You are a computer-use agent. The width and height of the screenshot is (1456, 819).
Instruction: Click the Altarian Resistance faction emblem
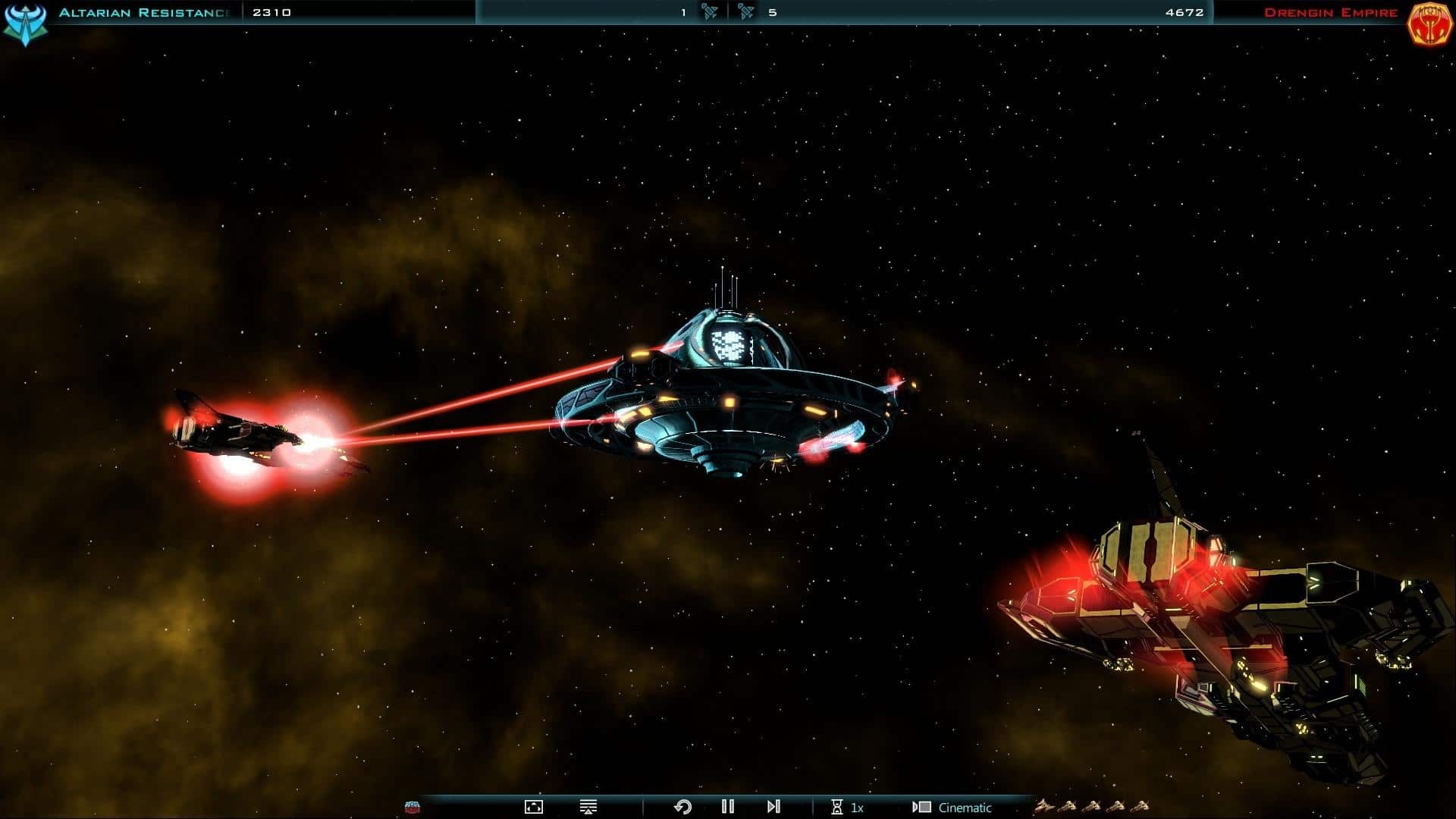pyautogui.click(x=25, y=23)
